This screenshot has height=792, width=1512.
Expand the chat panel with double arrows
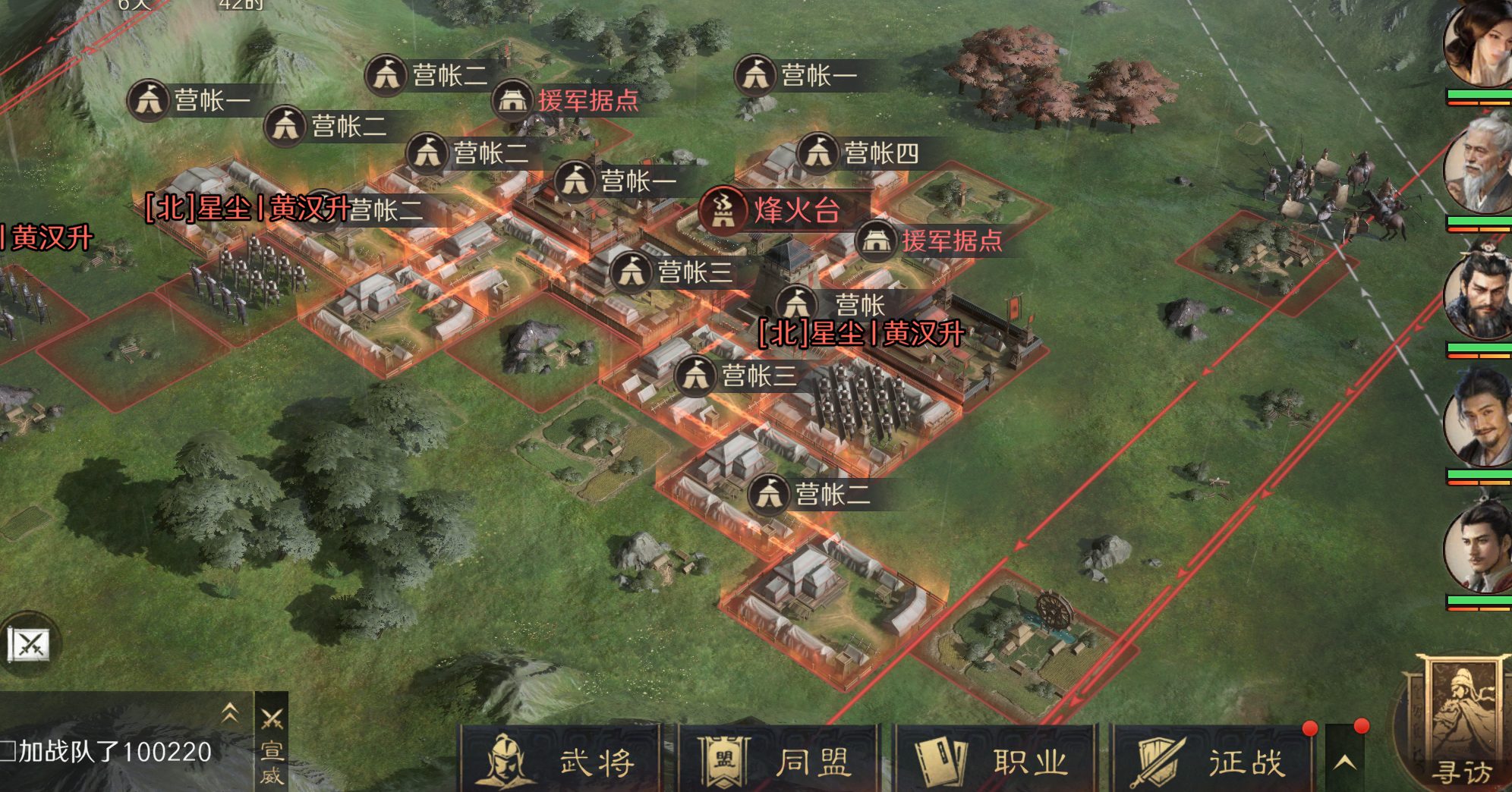click(x=229, y=712)
